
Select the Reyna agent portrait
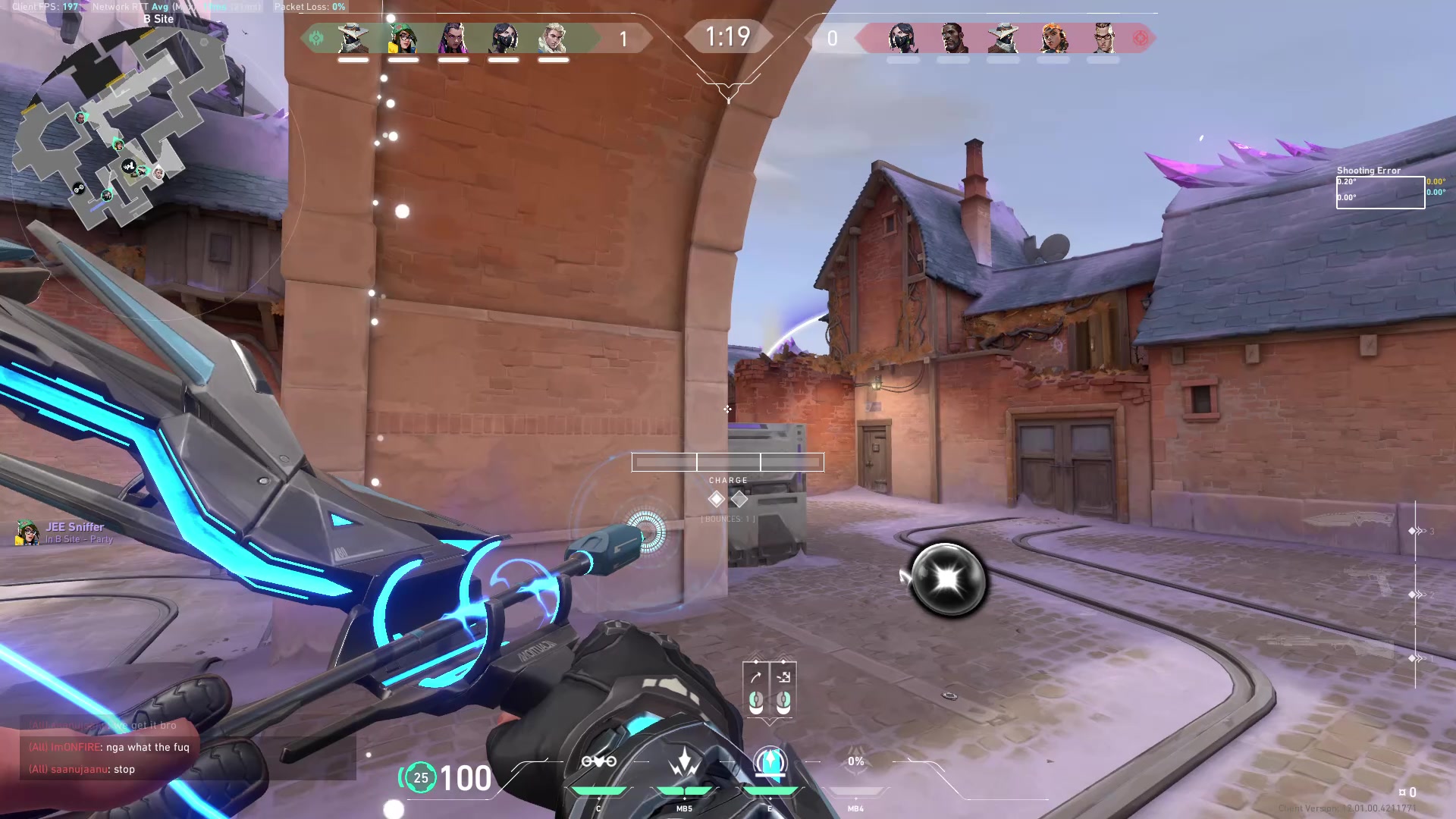coord(453,38)
